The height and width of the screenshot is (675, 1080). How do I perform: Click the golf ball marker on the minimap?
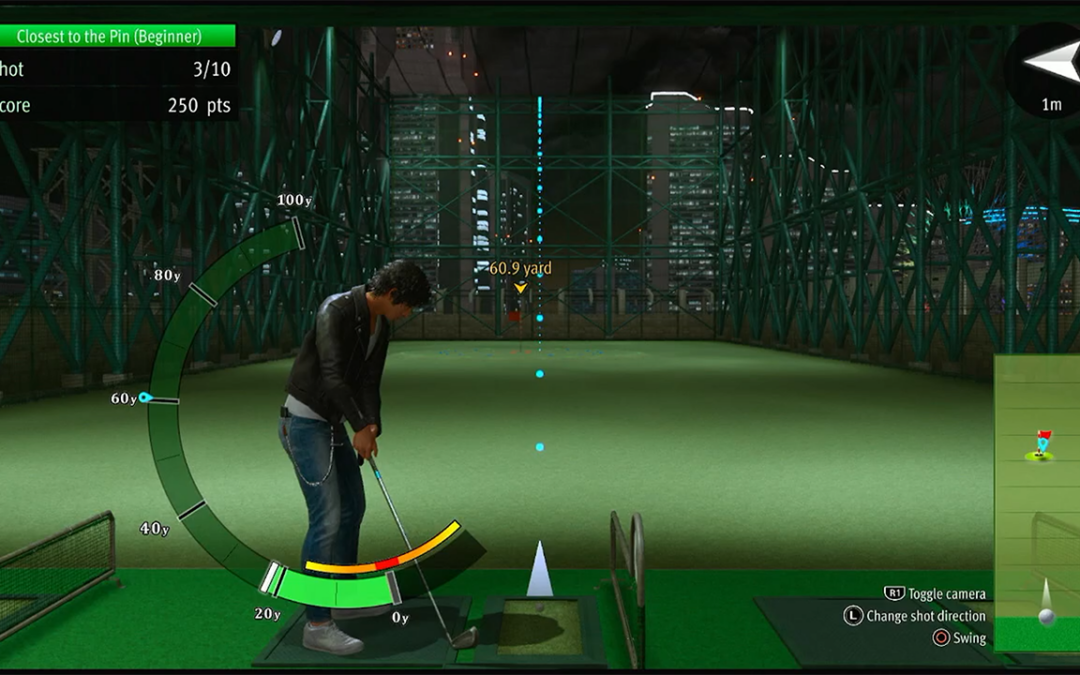(1046, 616)
